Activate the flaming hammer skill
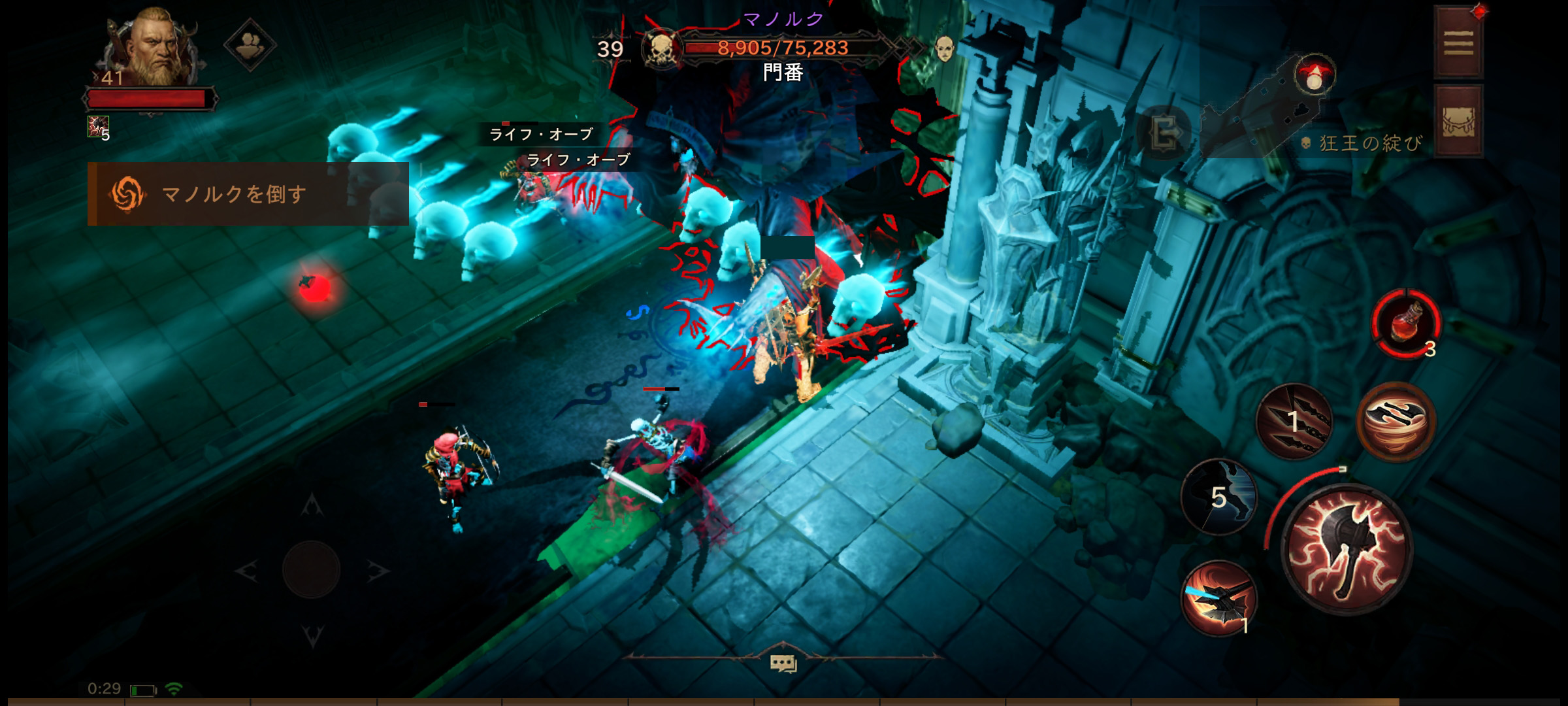 click(1219, 598)
